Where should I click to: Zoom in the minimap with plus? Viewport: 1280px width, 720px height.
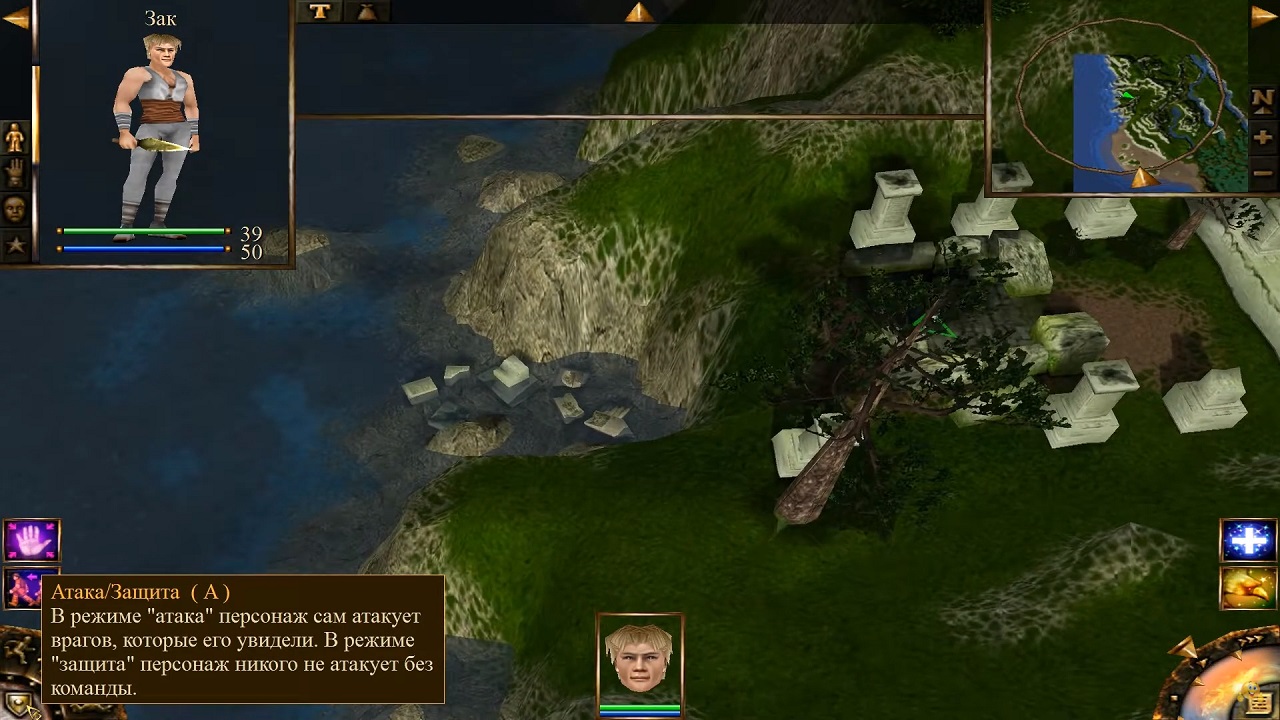click(1262, 137)
